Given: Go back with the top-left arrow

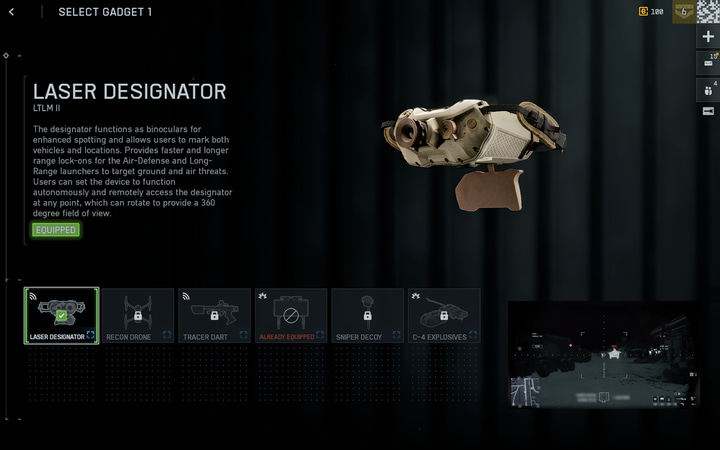Looking at the screenshot, I should [11, 12].
